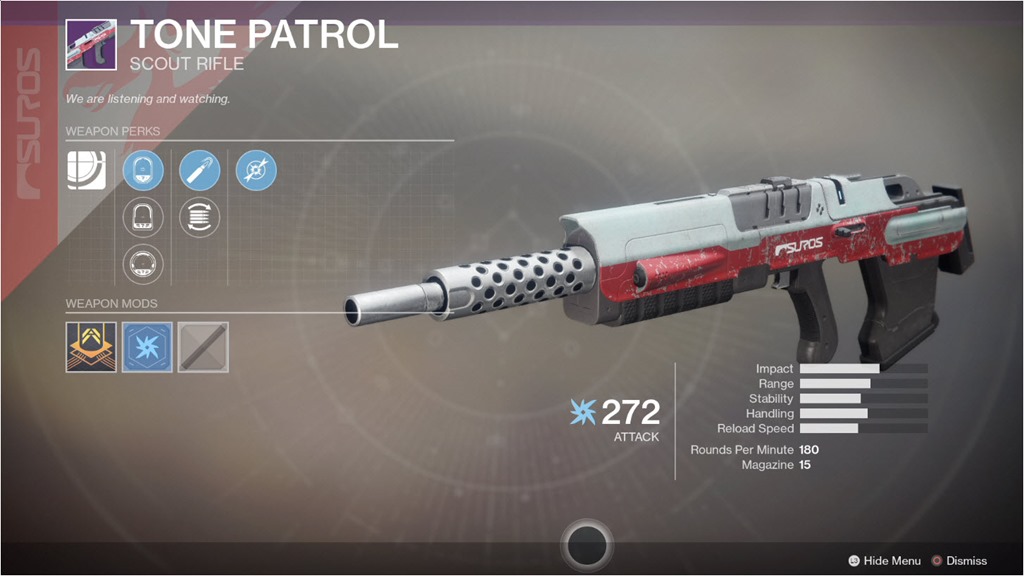Open the grey diagonal-stripe shader slot
This screenshot has height=576, width=1024.
pyautogui.click(x=203, y=347)
